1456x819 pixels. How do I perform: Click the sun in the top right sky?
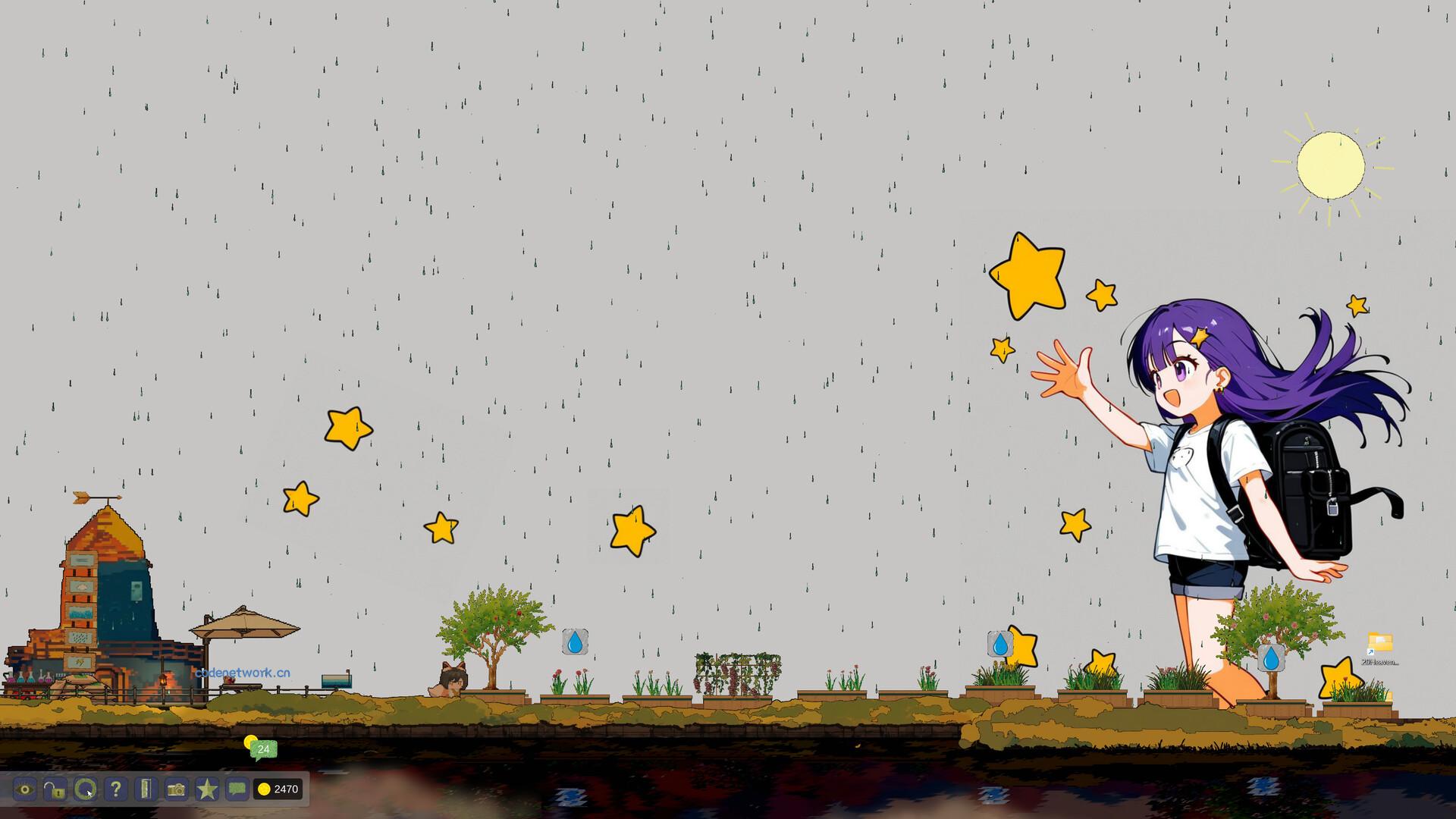pyautogui.click(x=1332, y=165)
